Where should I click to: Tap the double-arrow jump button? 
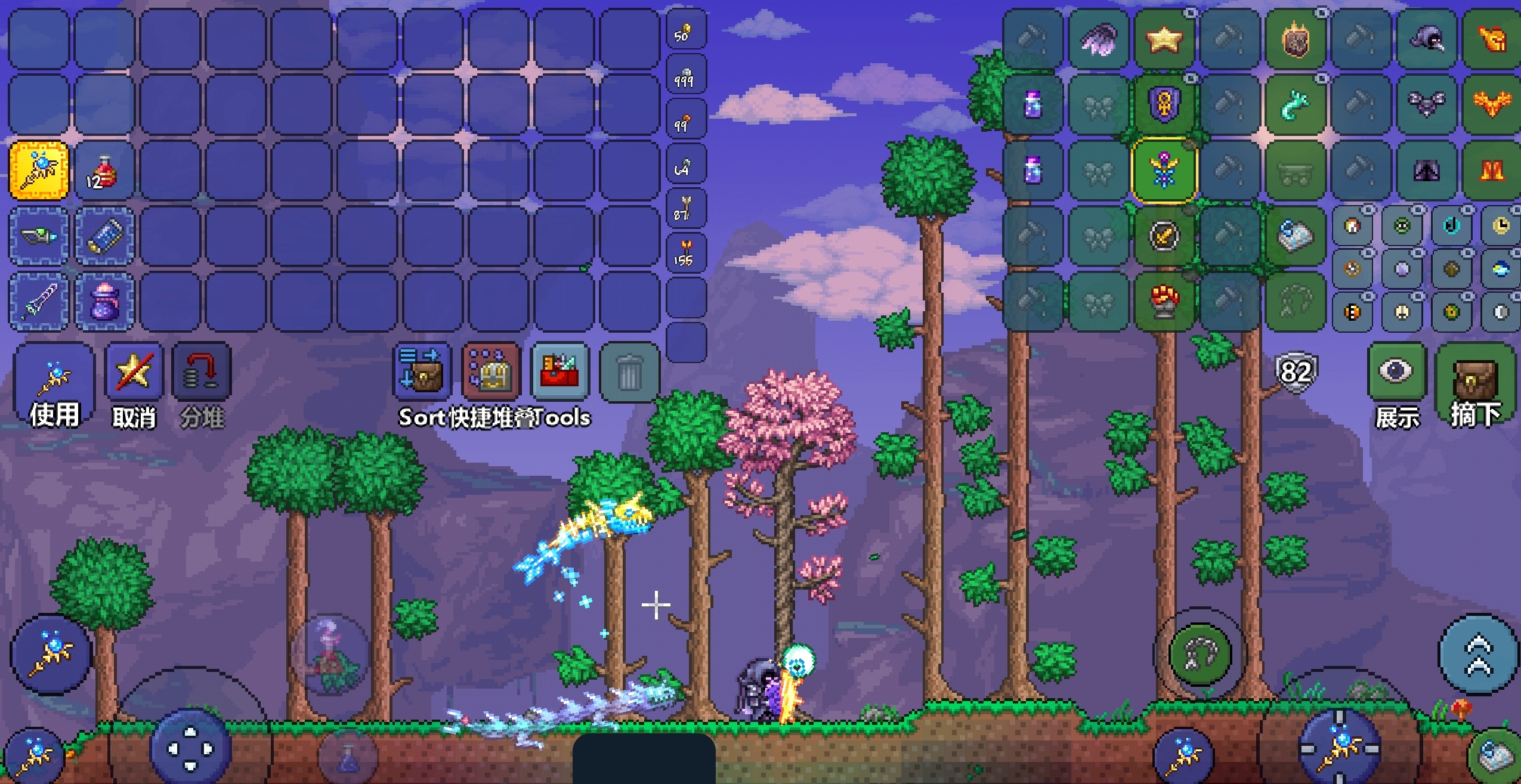(1479, 653)
